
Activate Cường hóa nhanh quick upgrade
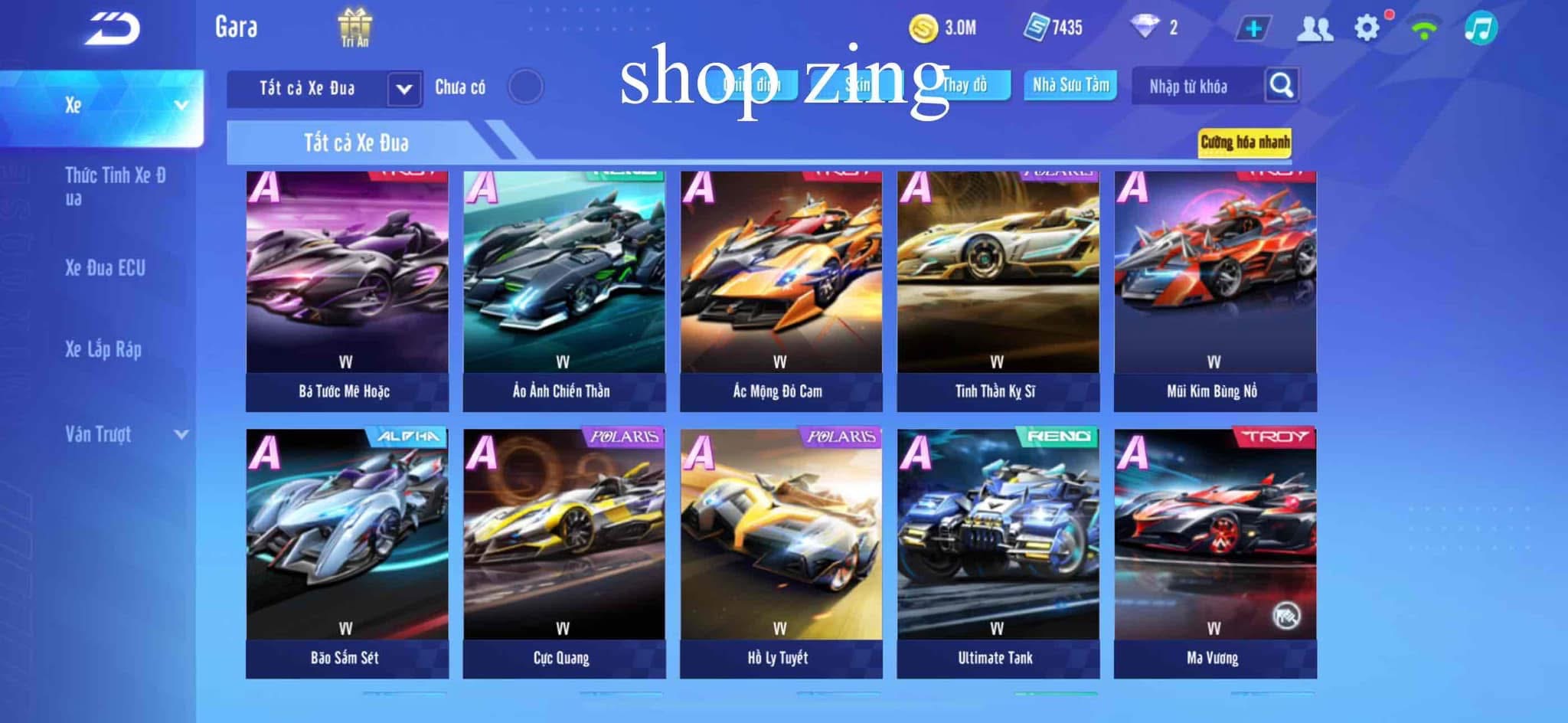(1244, 142)
